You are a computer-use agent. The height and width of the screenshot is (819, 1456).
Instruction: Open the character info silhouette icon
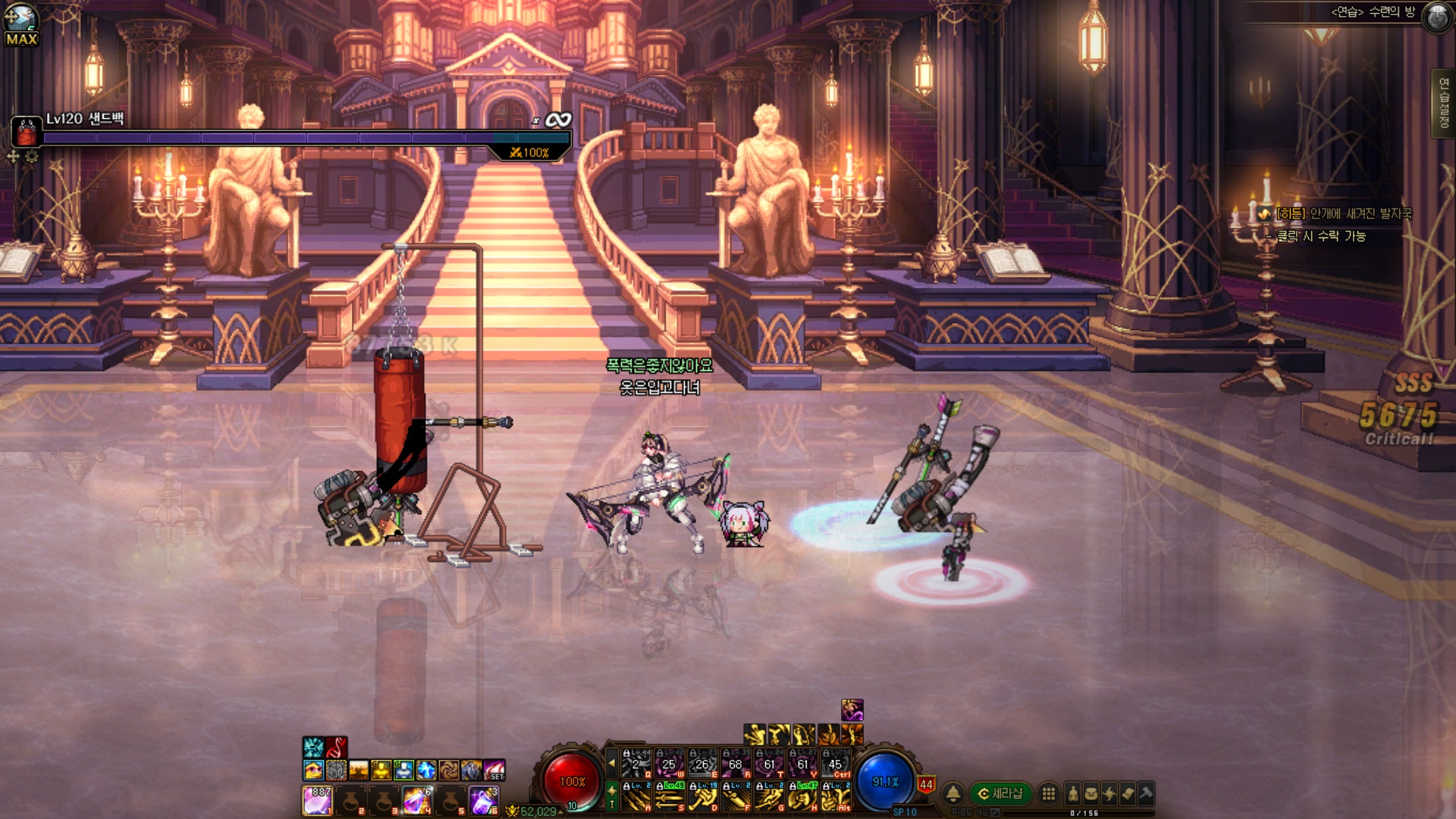click(x=1073, y=793)
